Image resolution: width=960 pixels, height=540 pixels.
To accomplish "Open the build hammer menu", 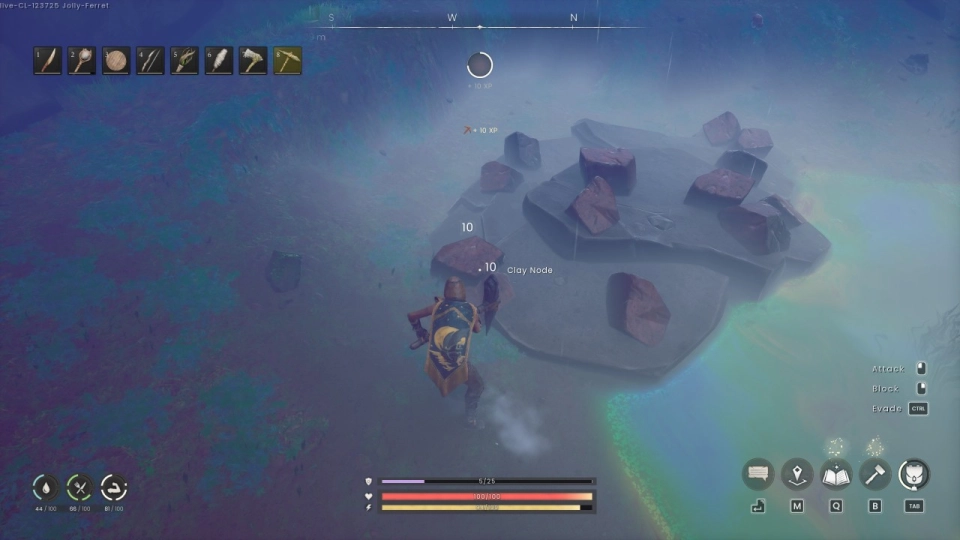I will click(x=875, y=474).
